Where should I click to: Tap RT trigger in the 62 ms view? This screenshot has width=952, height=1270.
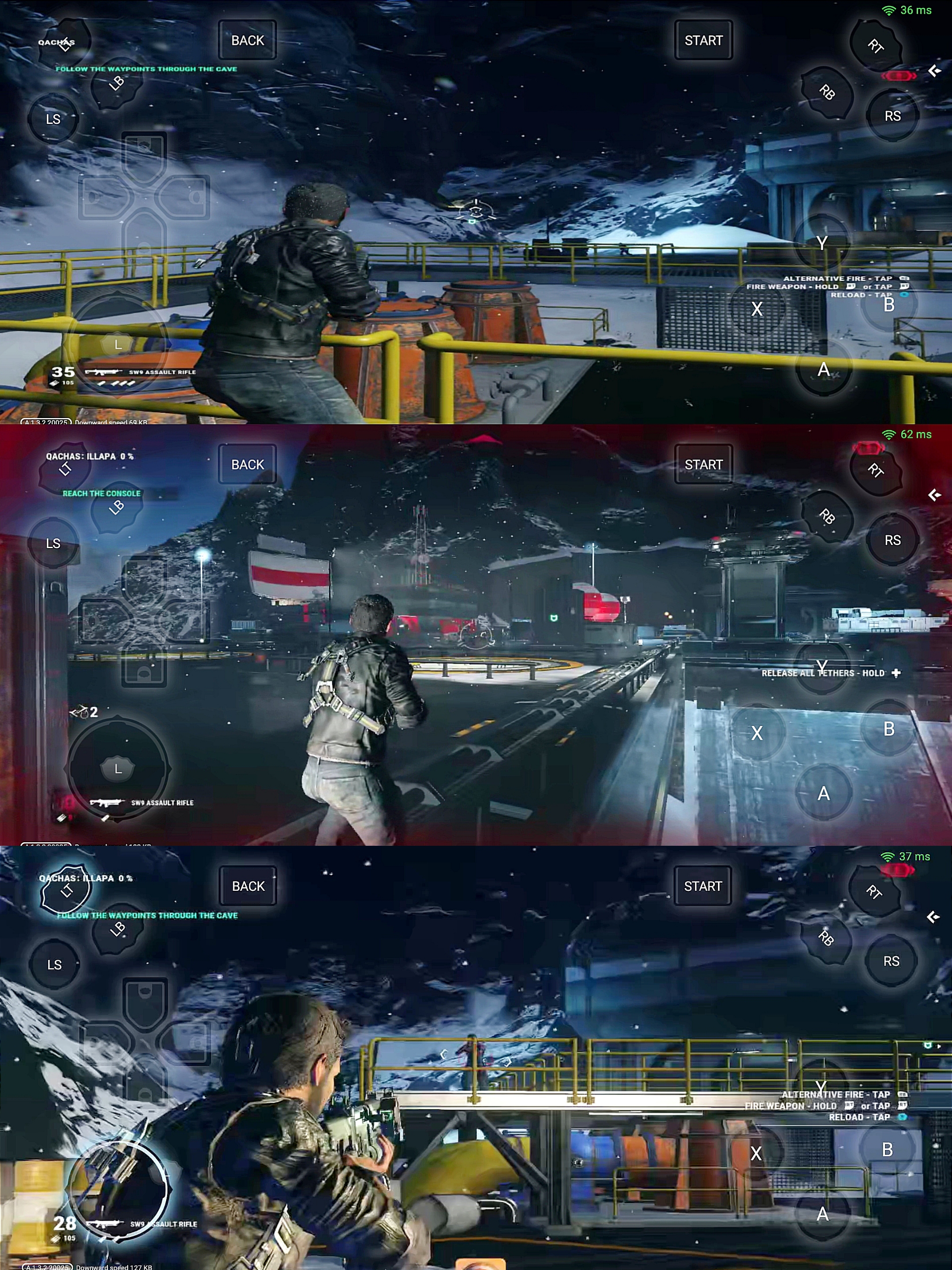click(x=875, y=470)
